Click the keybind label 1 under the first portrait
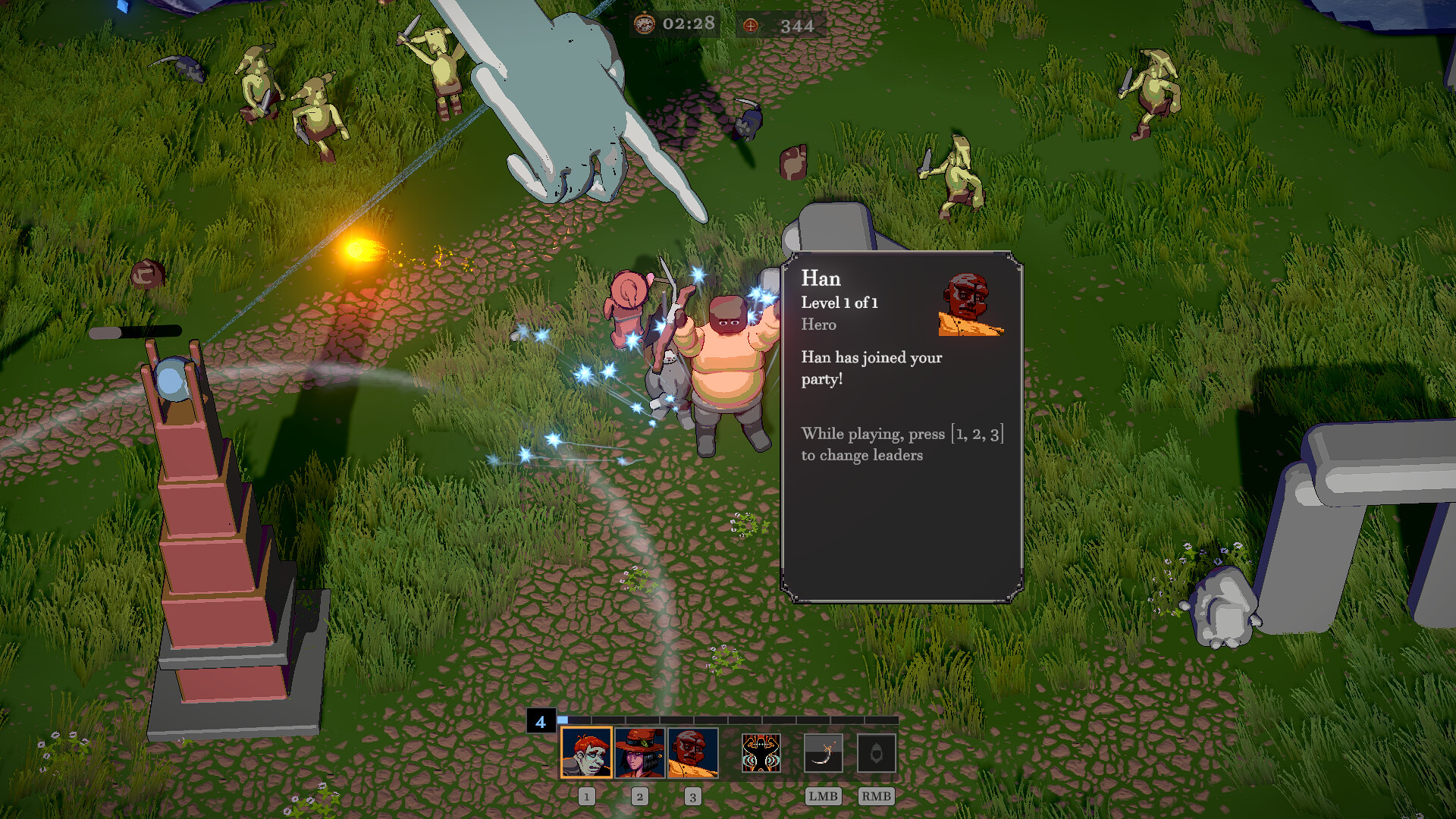 coord(586,796)
